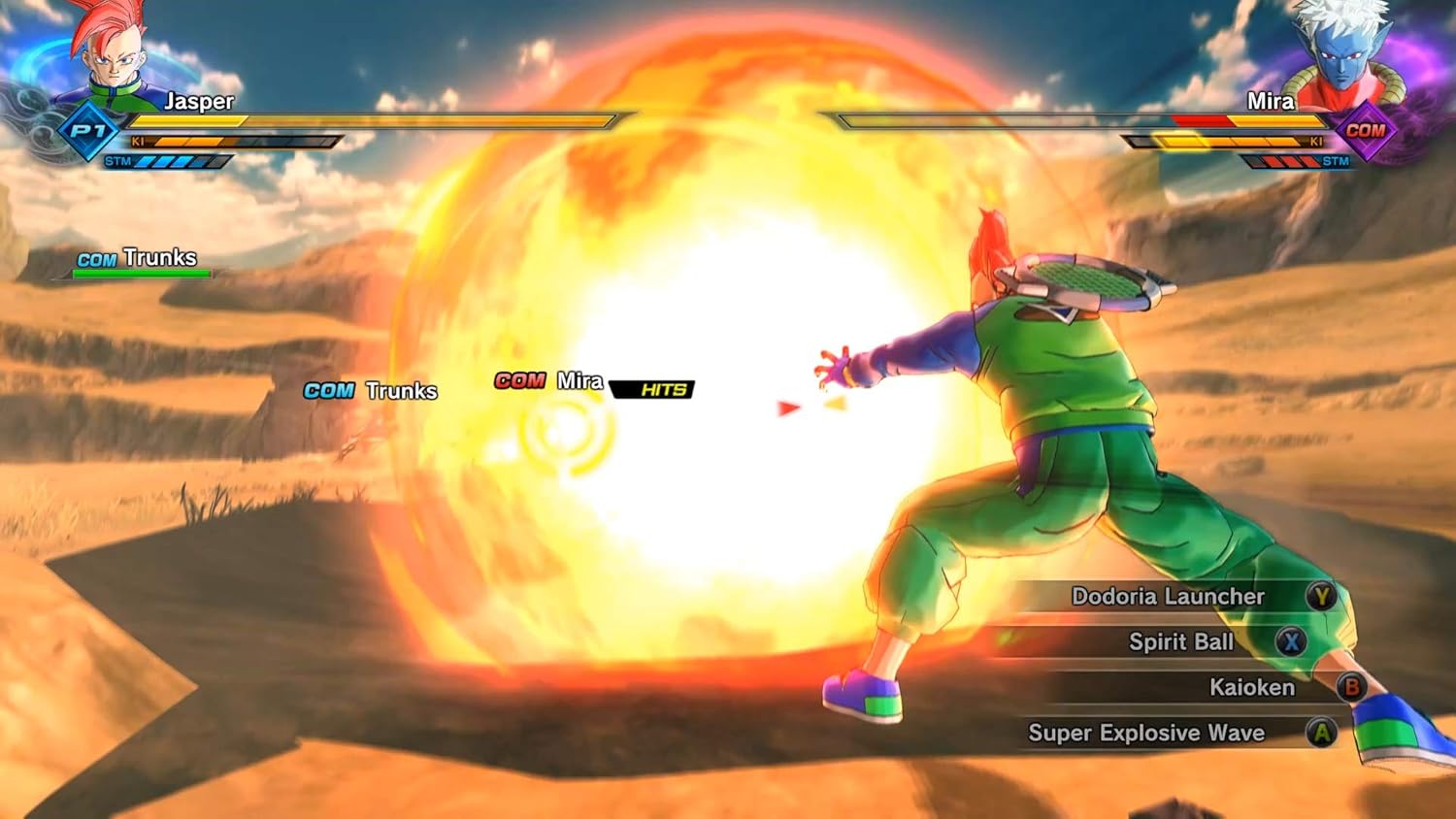Expand the HITS counter display
This screenshot has height=819, width=1456.
[x=652, y=391]
